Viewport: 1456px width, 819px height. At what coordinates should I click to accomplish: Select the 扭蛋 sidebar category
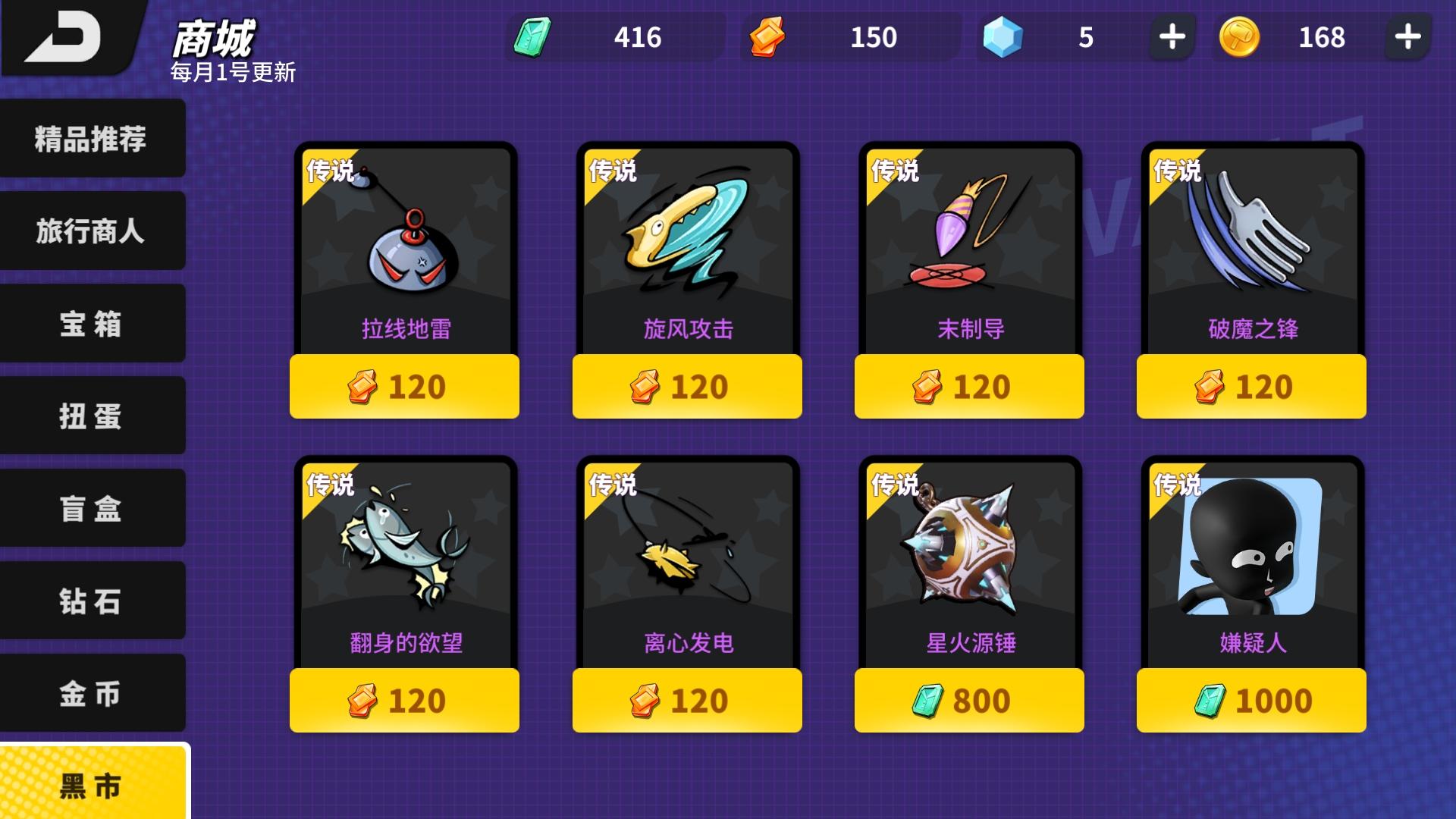pos(91,416)
